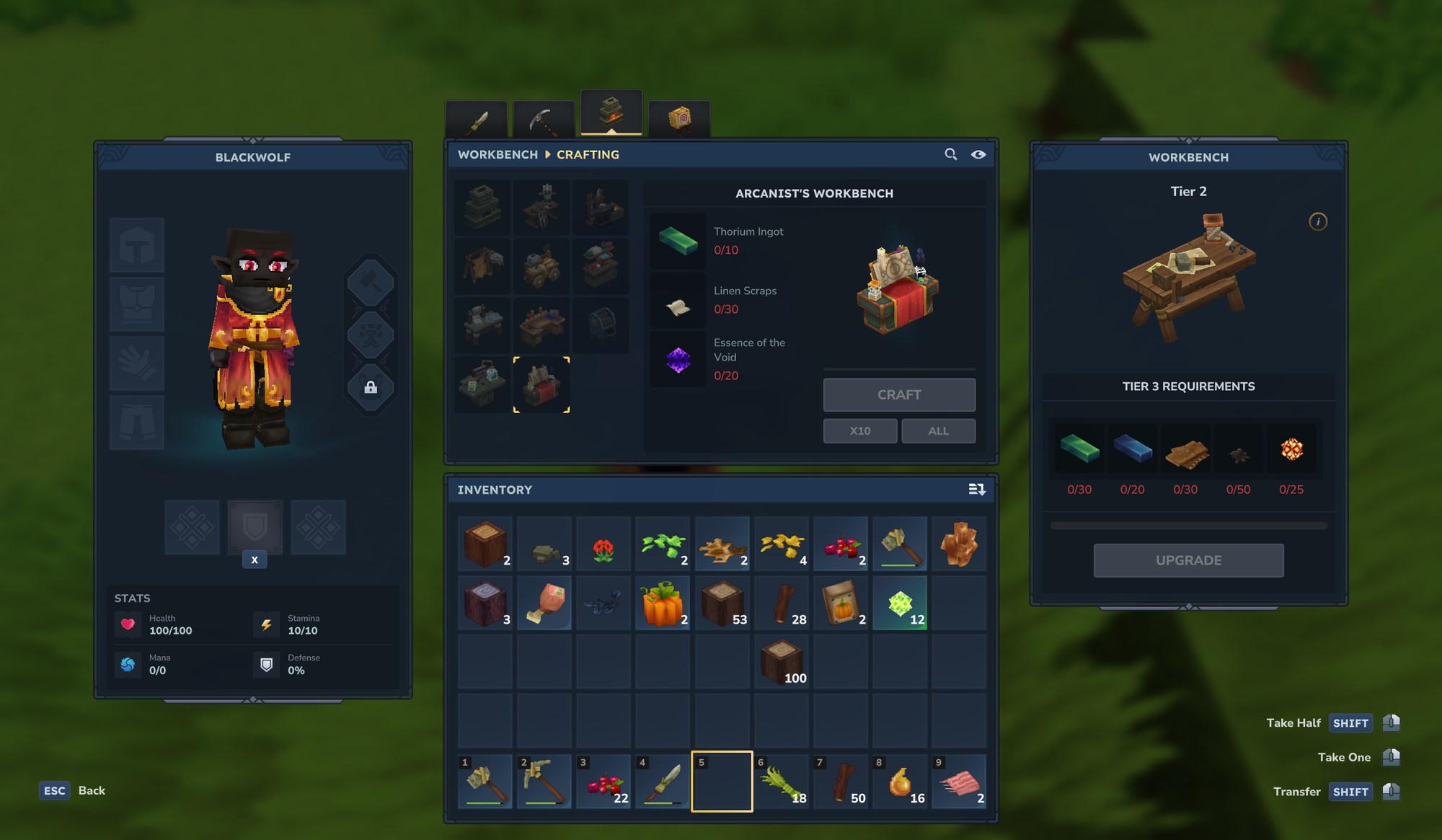This screenshot has width=1442, height=840.
Task: Choose the hotbar slot with 22 berries
Action: tap(603, 782)
